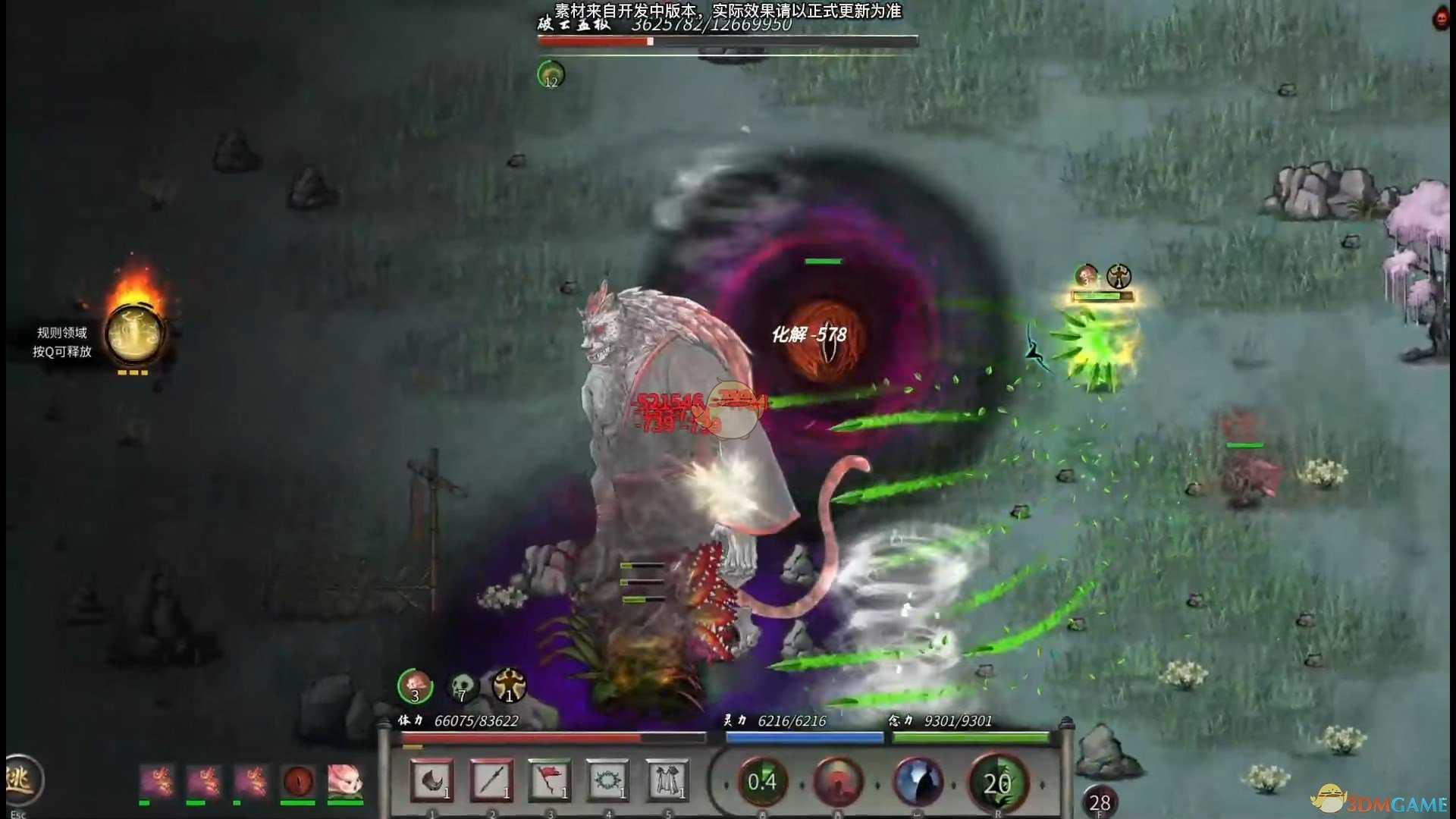Inspect the boss status icon showing 12

click(x=551, y=75)
